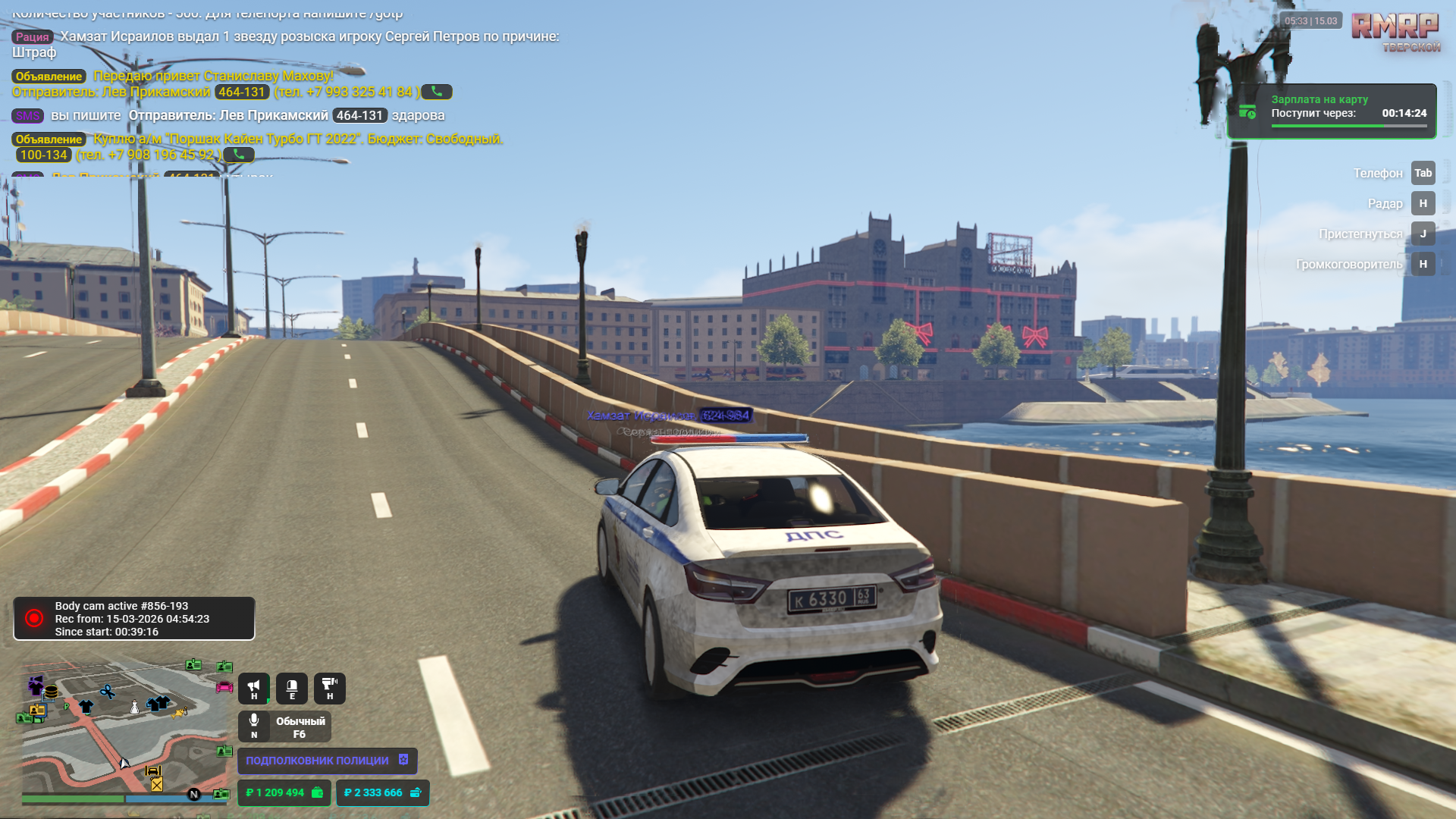Select the megaphone loudspeaker HUD icon
The height and width of the screenshot is (819, 1456).
pos(254,688)
